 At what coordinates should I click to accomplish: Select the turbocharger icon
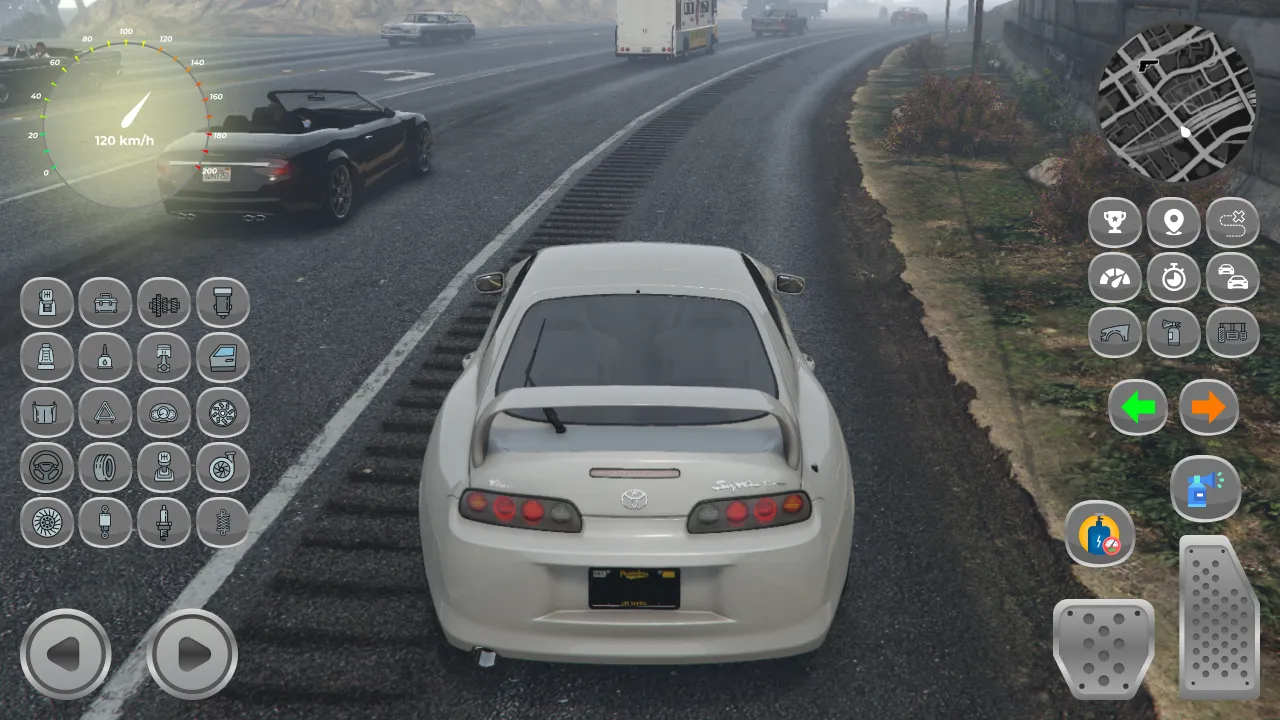click(x=223, y=468)
